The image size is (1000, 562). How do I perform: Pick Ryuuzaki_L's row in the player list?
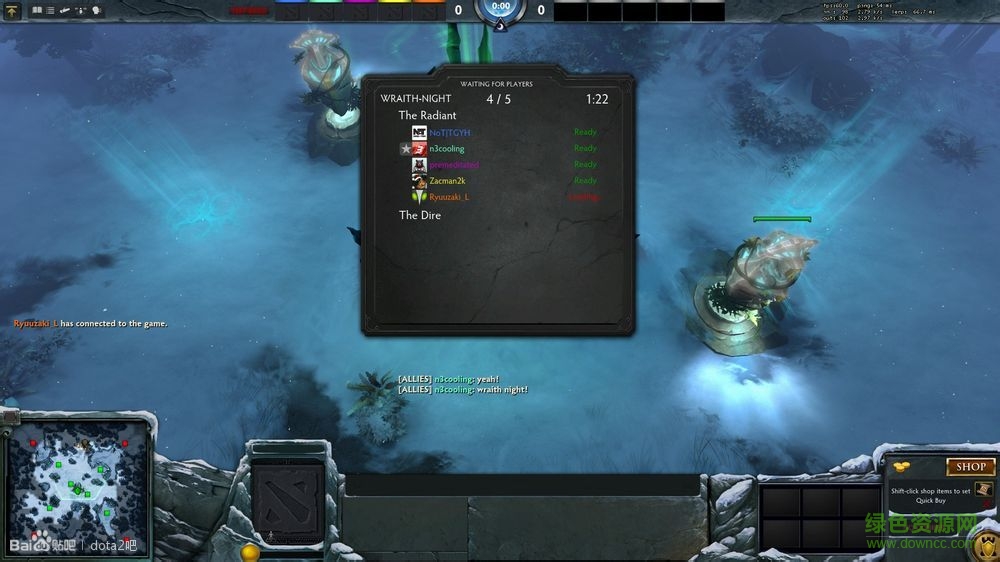448,197
